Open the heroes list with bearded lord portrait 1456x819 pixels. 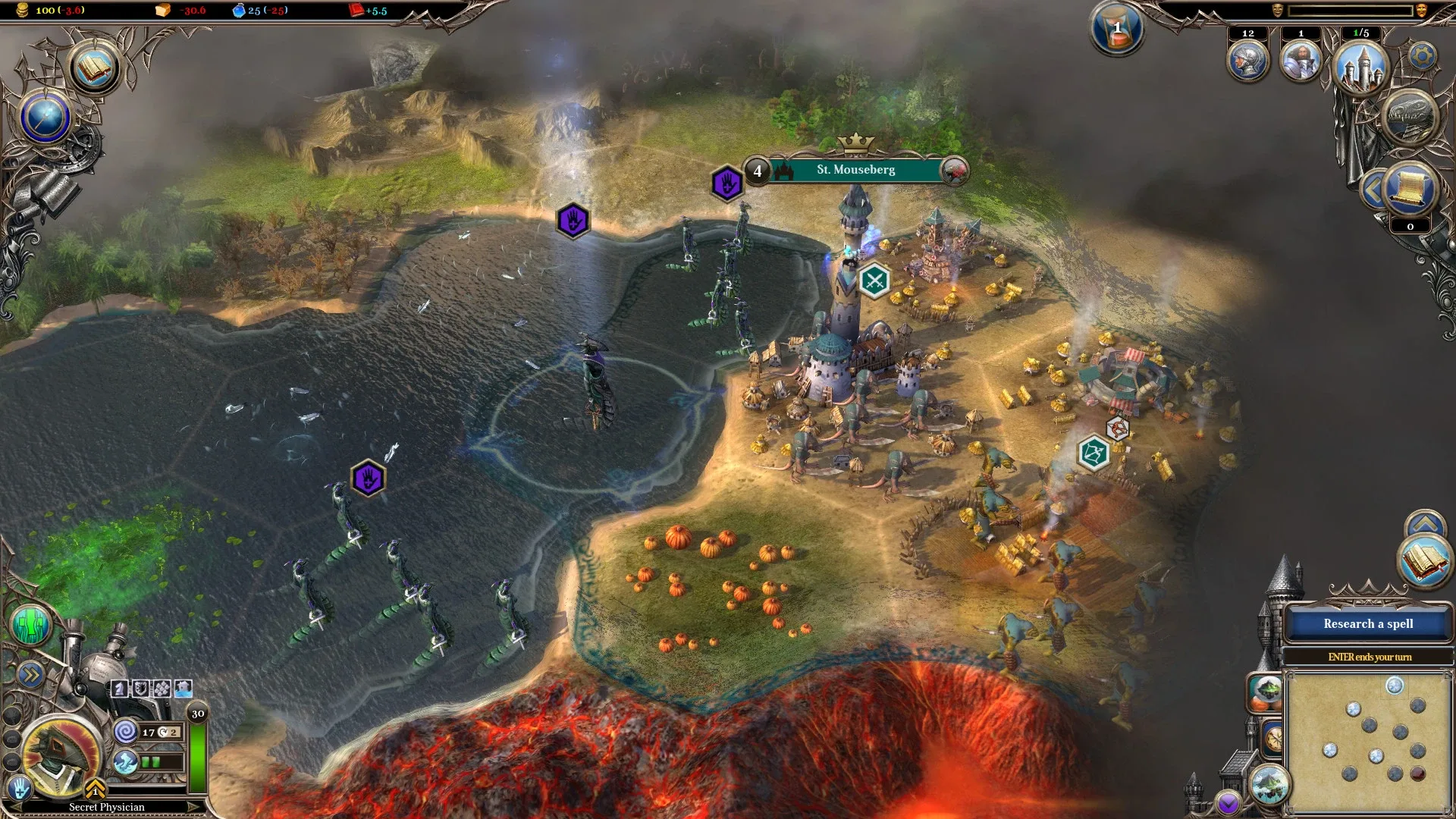click(x=1301, y=62)
